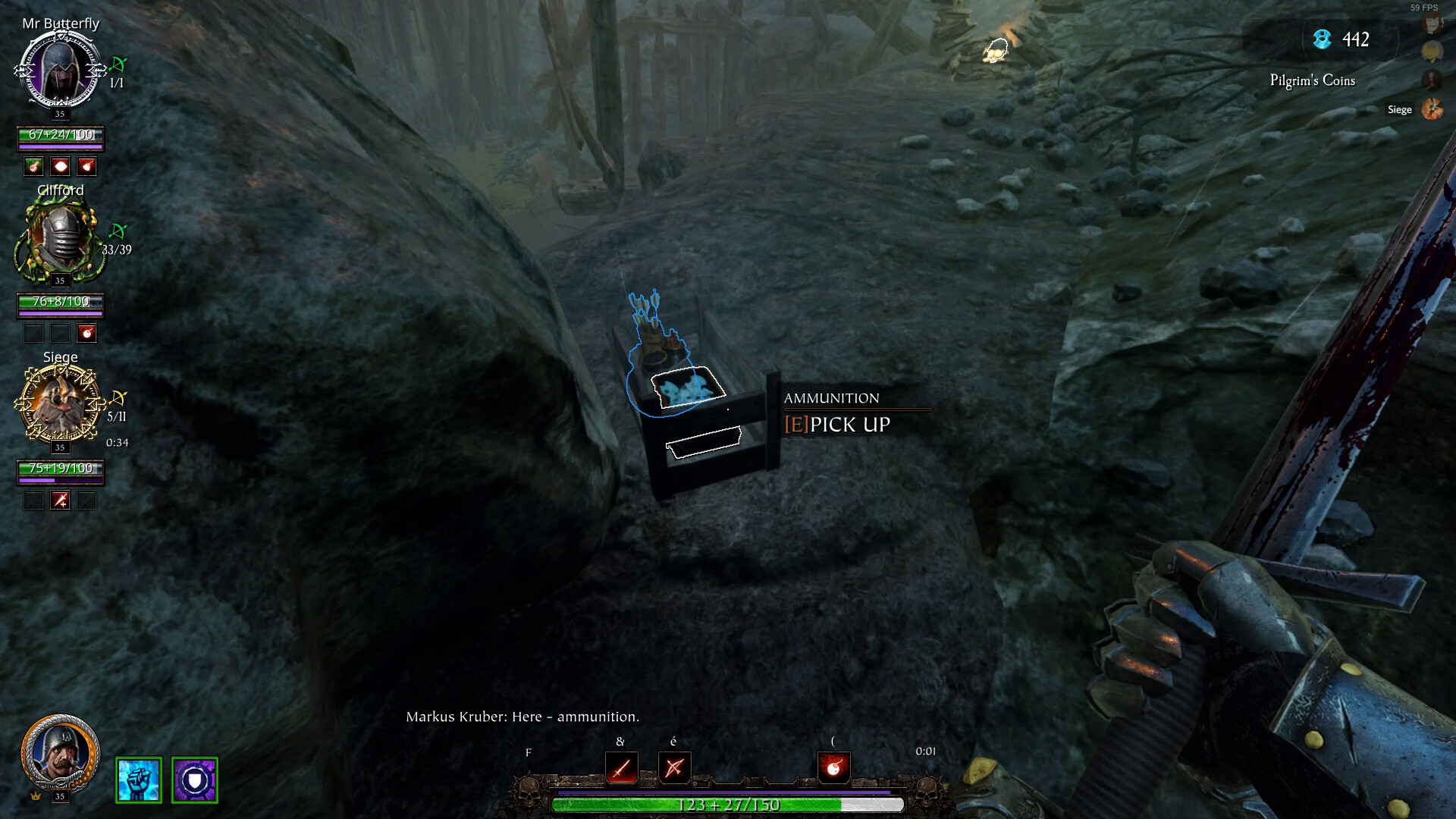Activate the blue fist buff icon
The image size is (1456, 819).
(x=139, y=780)
